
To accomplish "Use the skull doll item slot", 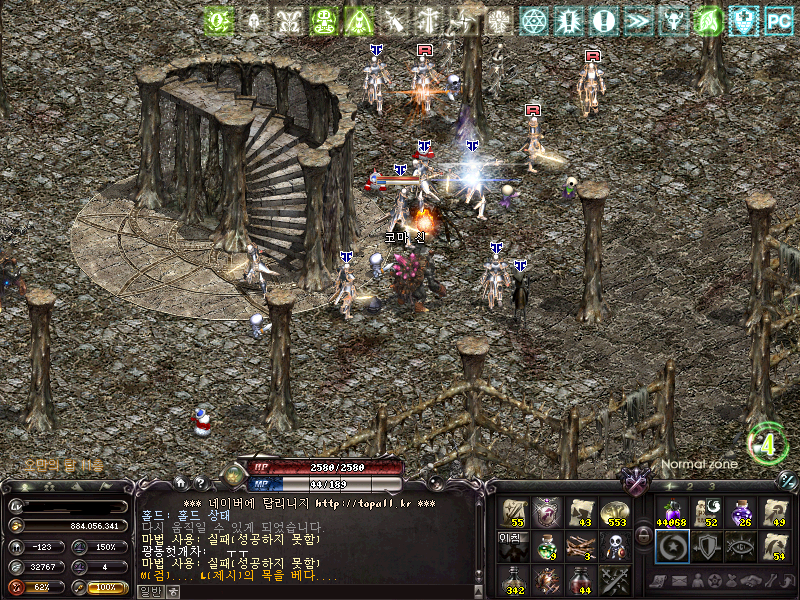I will 614,546.
